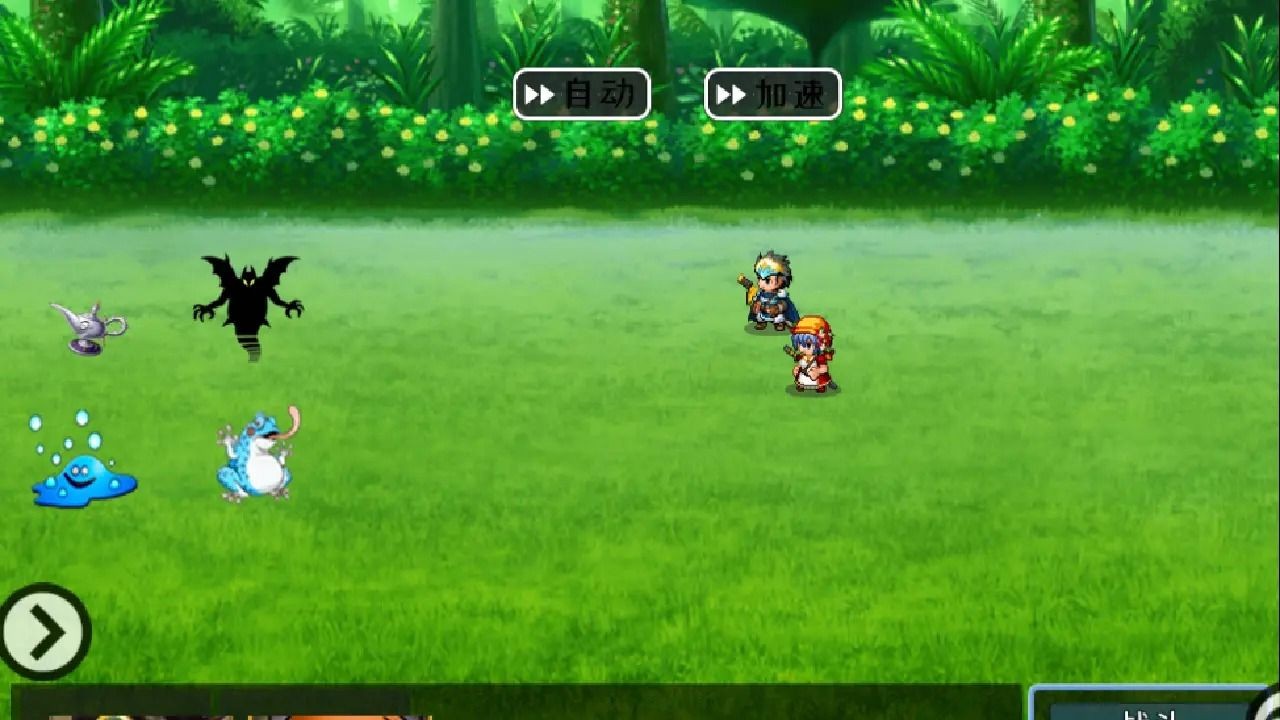Image resolution: width=1280 pixels, height=720 pixels.
Task: Click the fast-forward icon on the 加速 button
Action: point(730,95)
